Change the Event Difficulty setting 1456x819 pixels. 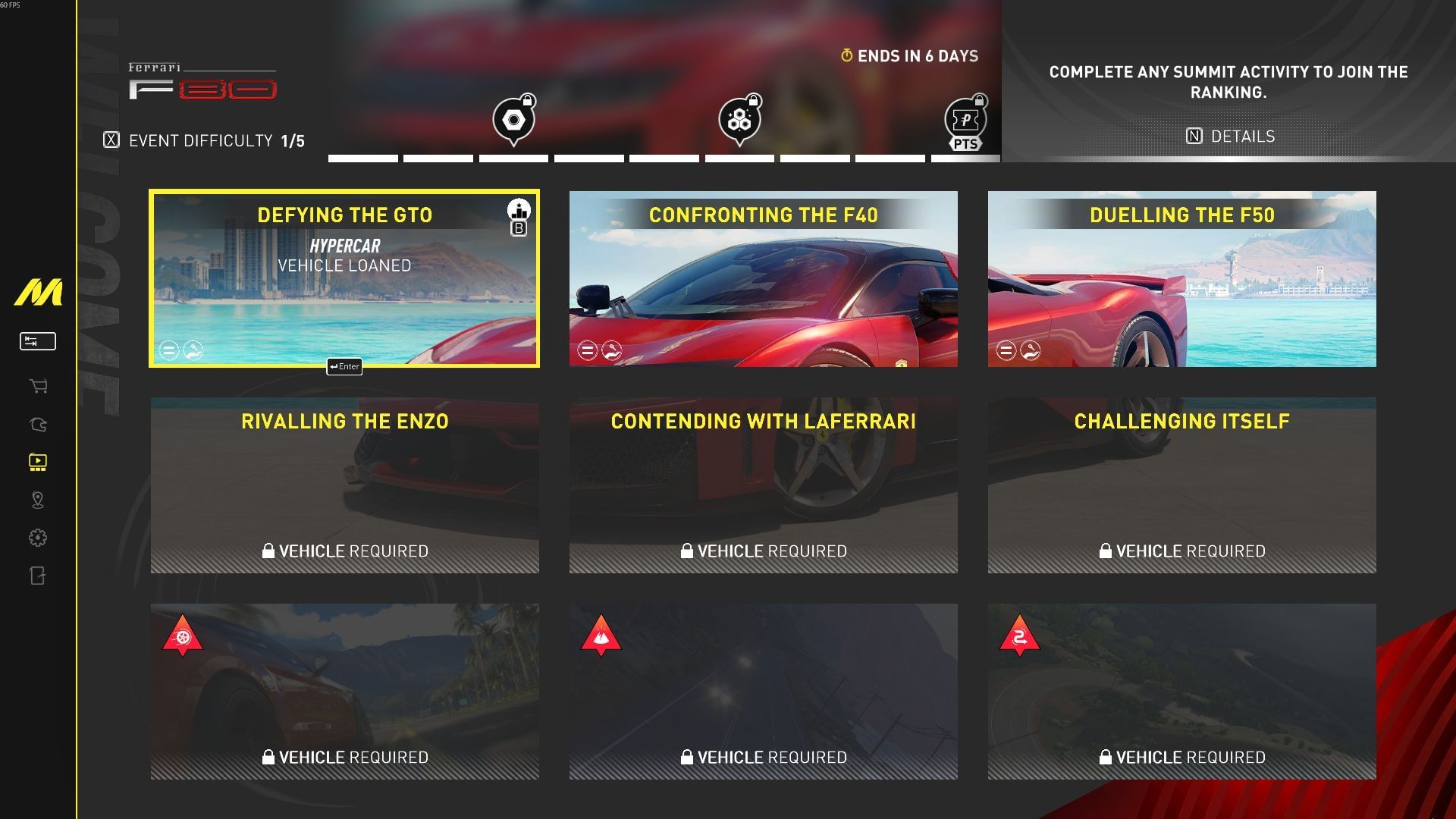tap(204, 140)
